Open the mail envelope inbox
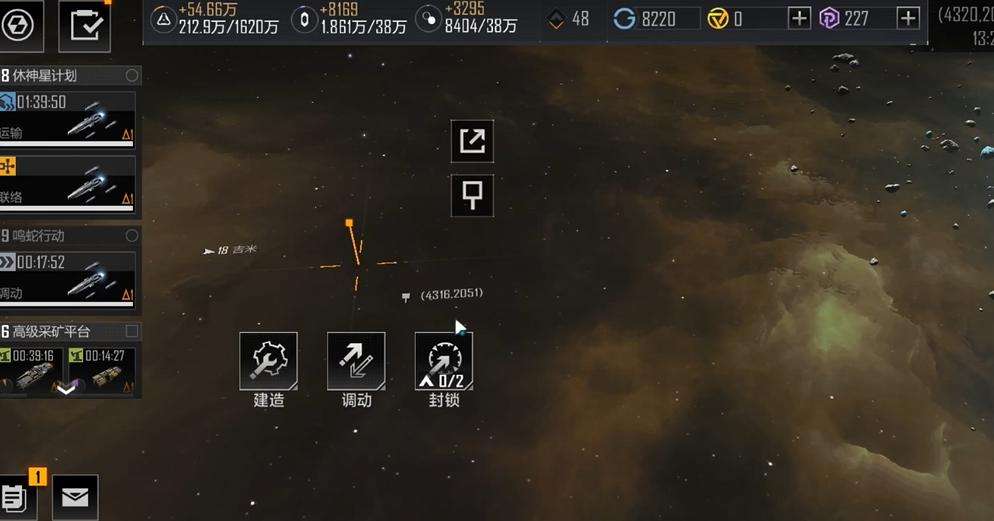This screenshot has width=994, height=521. tap(75, 498)
